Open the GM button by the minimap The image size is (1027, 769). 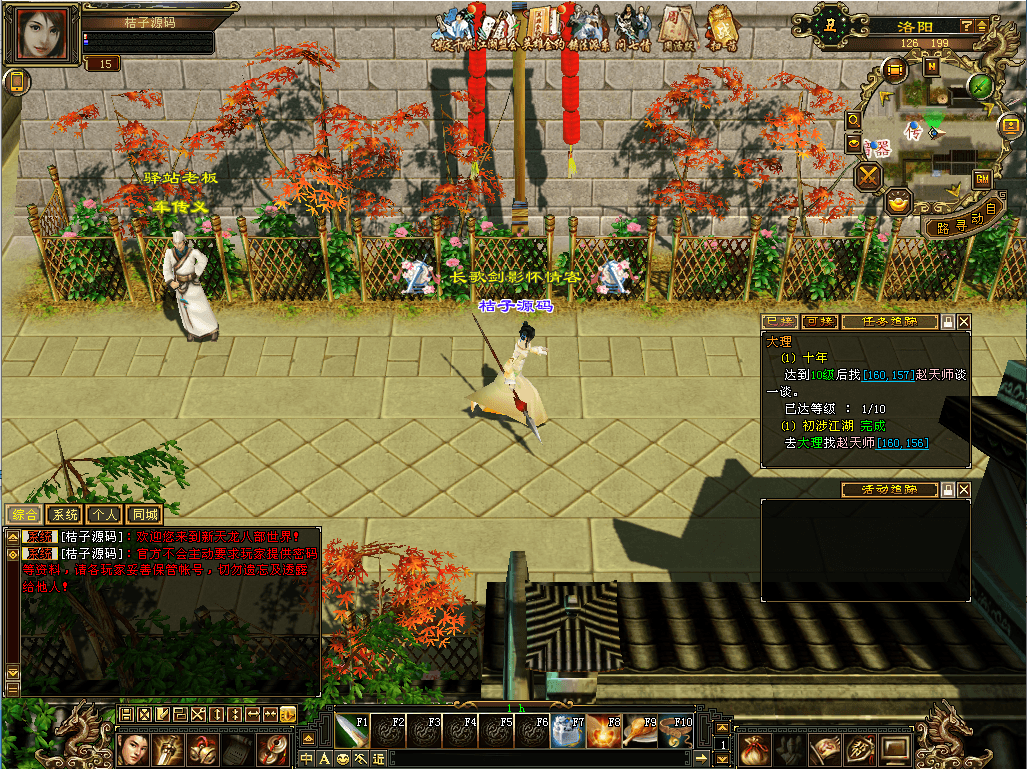tap(982, 178)
